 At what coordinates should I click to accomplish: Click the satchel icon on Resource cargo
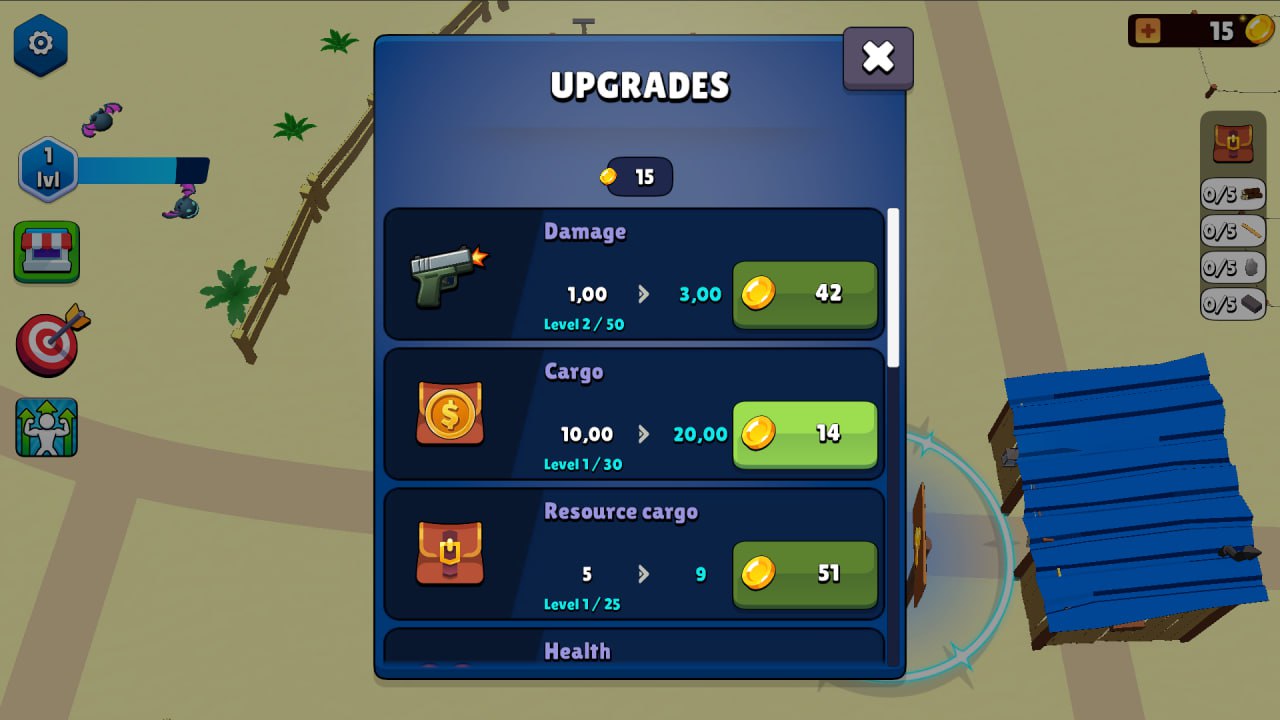pyautogui.click(x=449, y=553)
